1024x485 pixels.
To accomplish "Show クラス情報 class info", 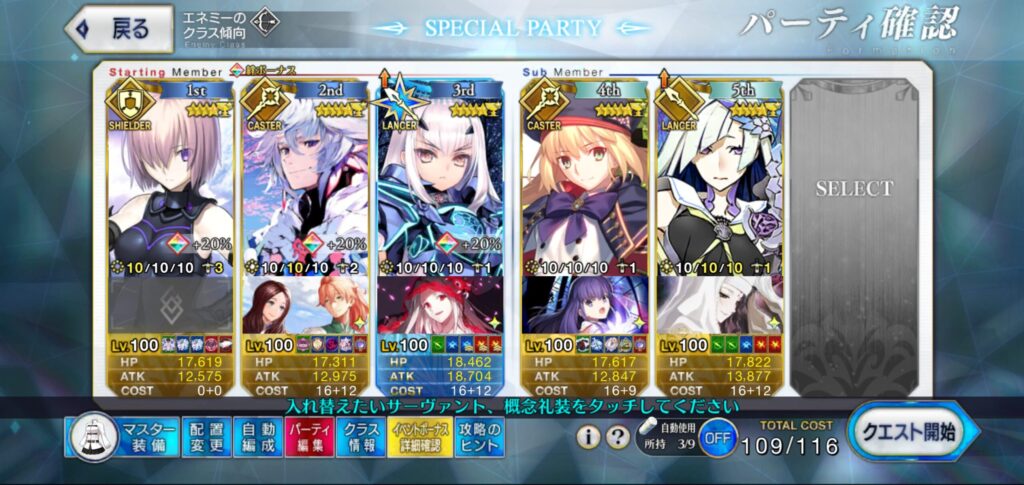I will (360, 437).
